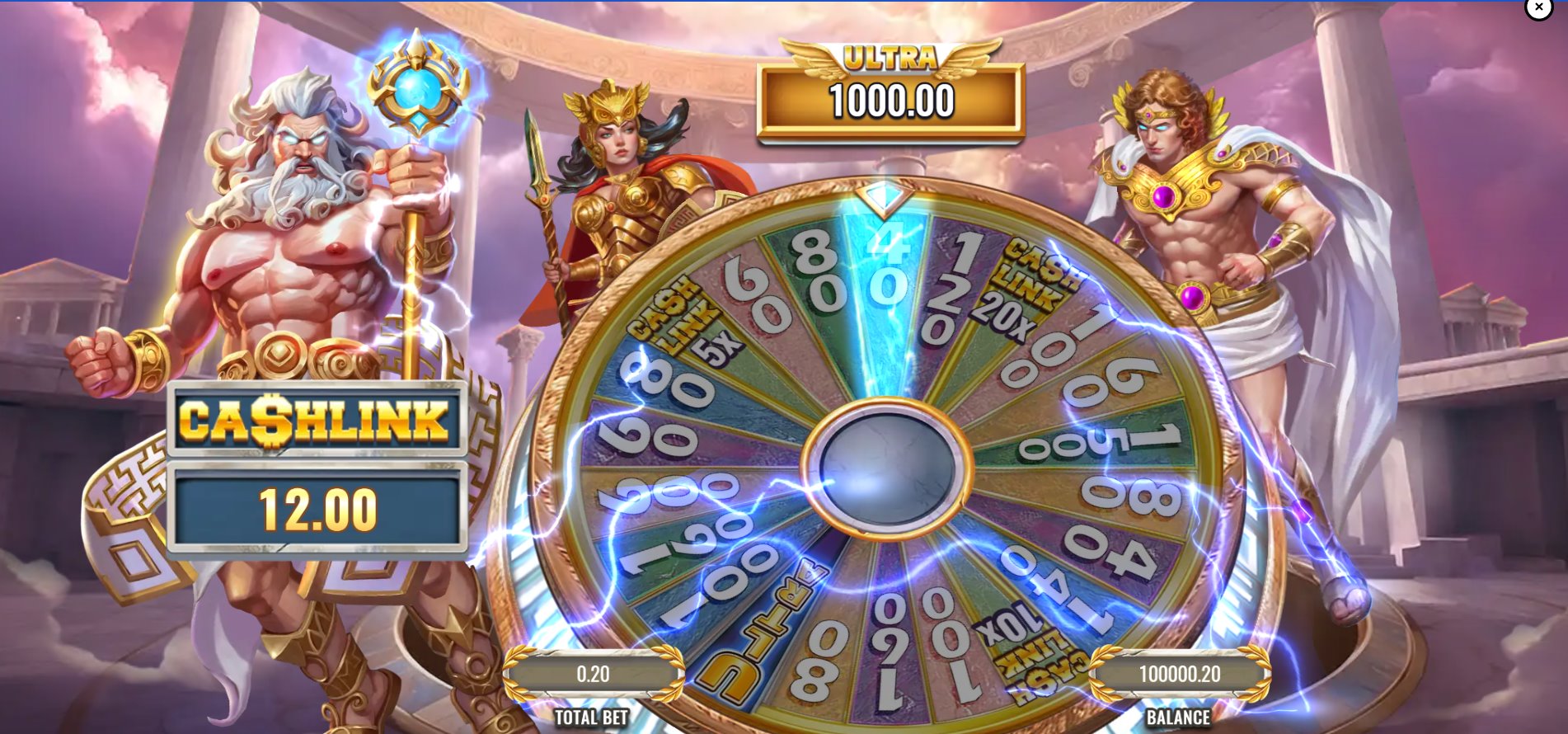Image resolution: width=1568 pixels, height=734 pixels.
Task: Click the BALANCE display showing 100000.20
Action: (1182, 673)
